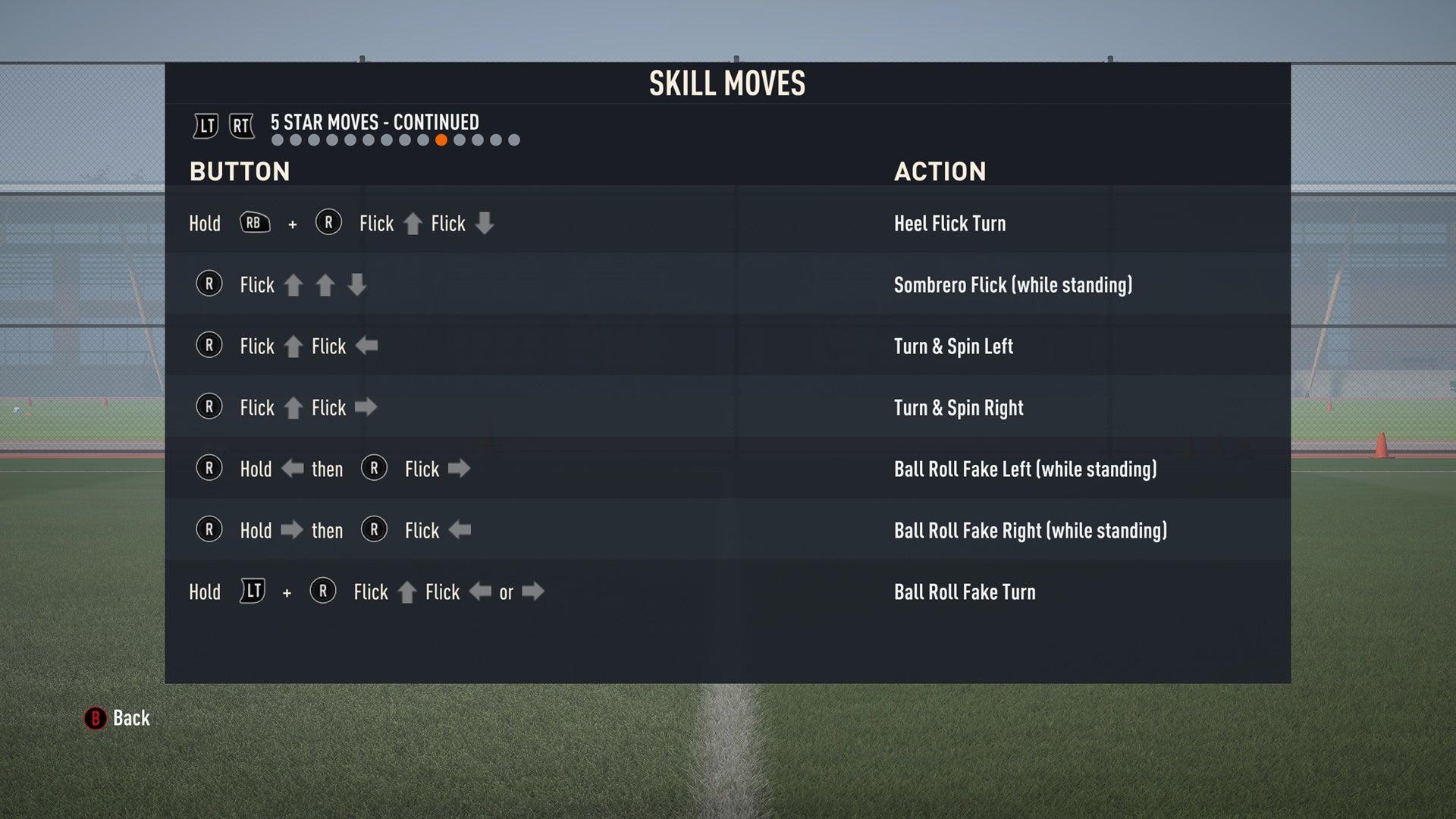Select the orange highlighted page dot

[440, 139]
